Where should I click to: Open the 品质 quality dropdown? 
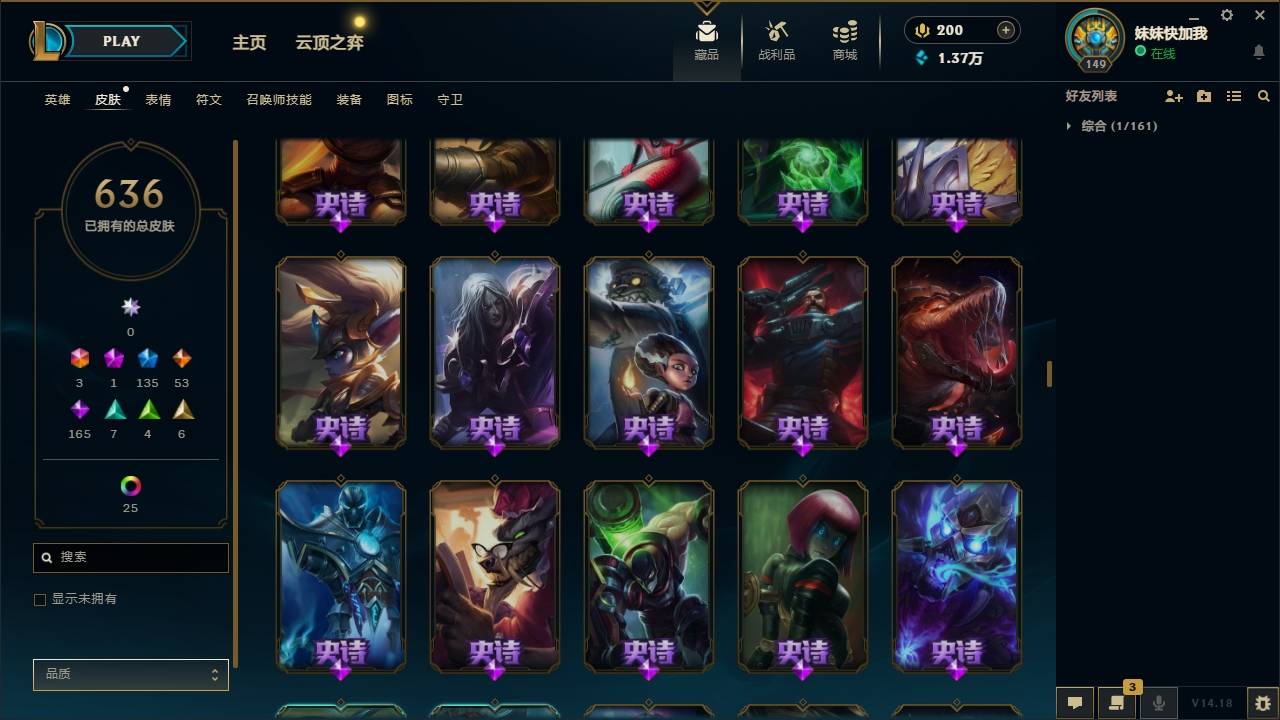click(x=130, y=674)
